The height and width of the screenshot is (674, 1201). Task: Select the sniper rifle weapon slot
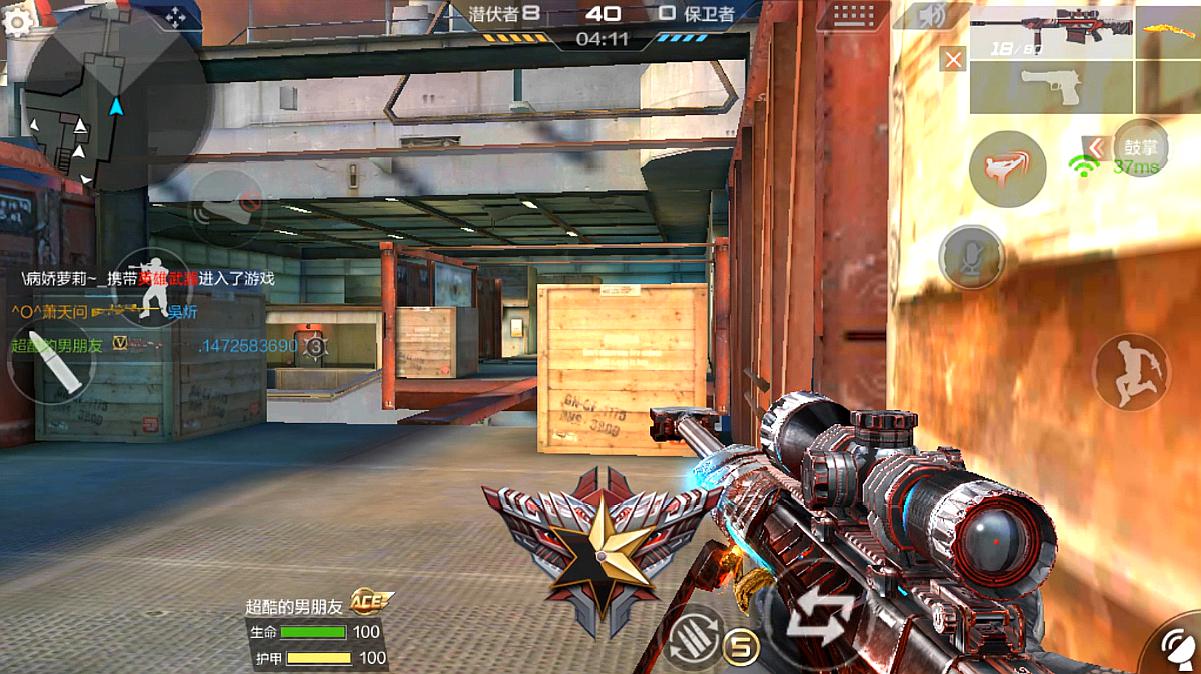(x=1050, y=32)
